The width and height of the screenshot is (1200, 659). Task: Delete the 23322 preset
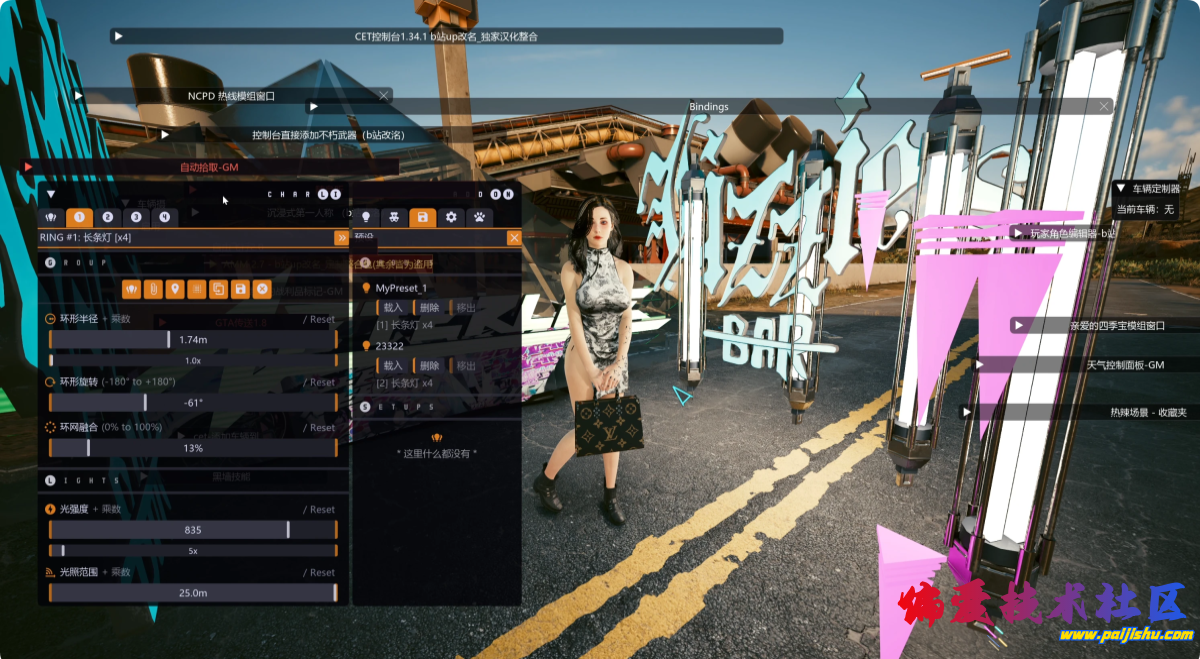tap(429, 366)
